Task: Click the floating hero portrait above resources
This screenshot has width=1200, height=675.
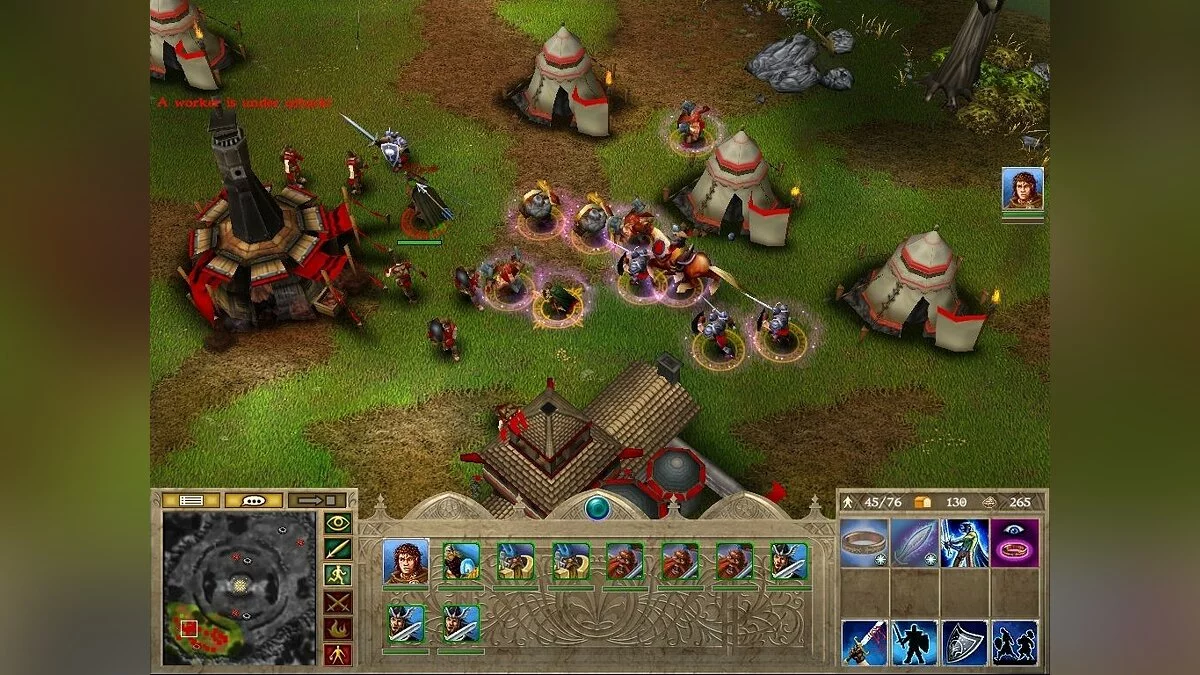Action: [1023, 188]
